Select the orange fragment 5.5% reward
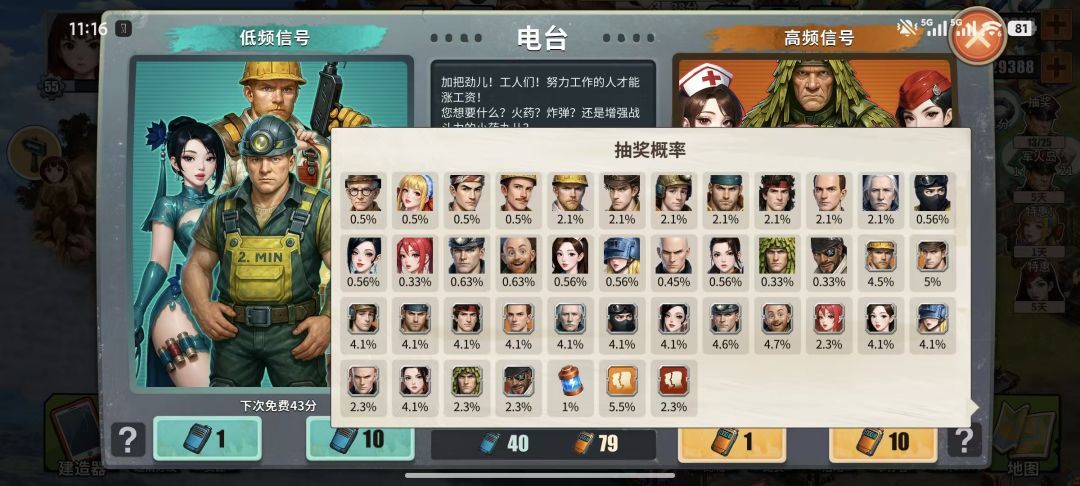 click(621, 381)
